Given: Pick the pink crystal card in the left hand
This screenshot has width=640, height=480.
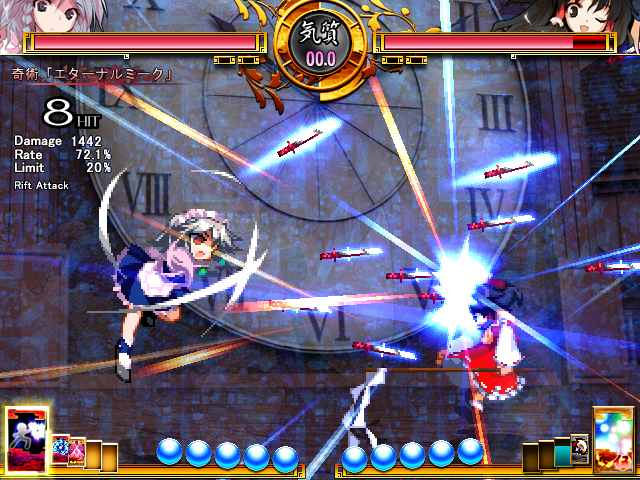Looking at the screenshot, I should (x=76, y=454).
